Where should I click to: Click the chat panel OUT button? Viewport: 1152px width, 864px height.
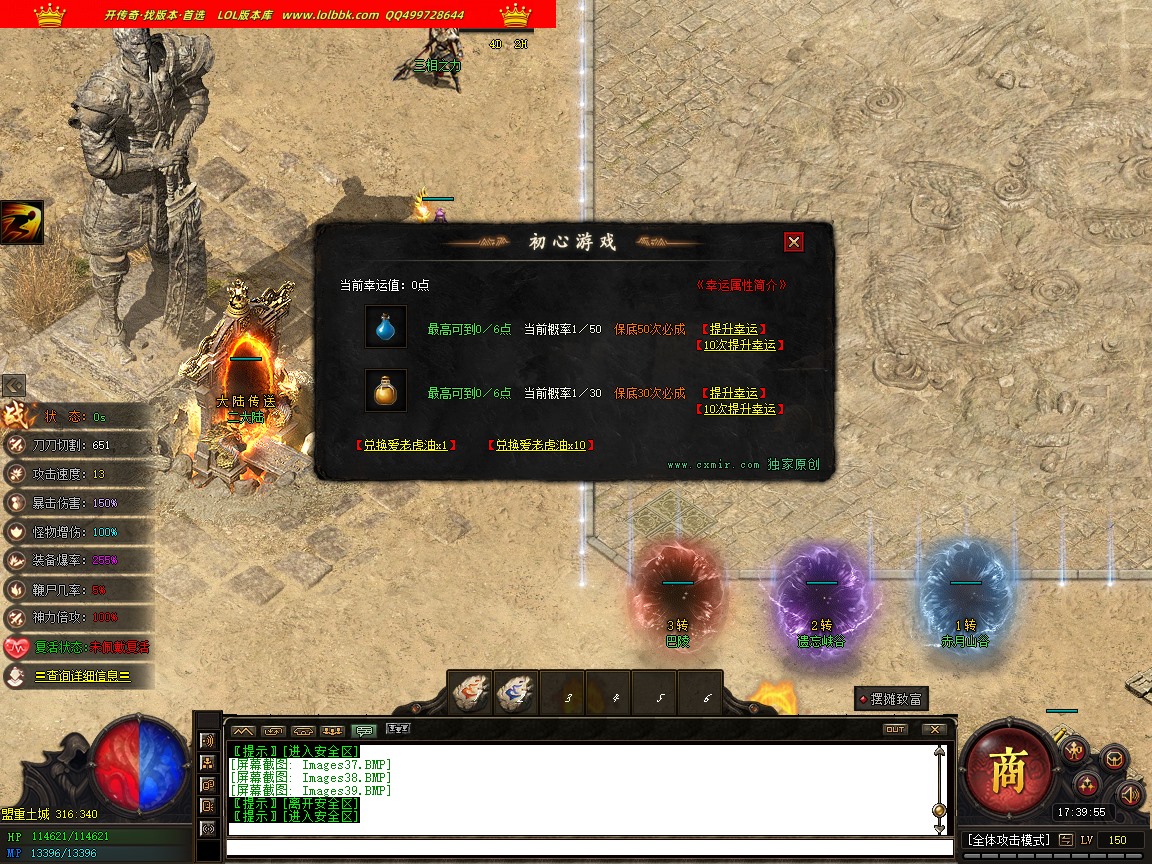pyautogui.click(x=895, y=729)
